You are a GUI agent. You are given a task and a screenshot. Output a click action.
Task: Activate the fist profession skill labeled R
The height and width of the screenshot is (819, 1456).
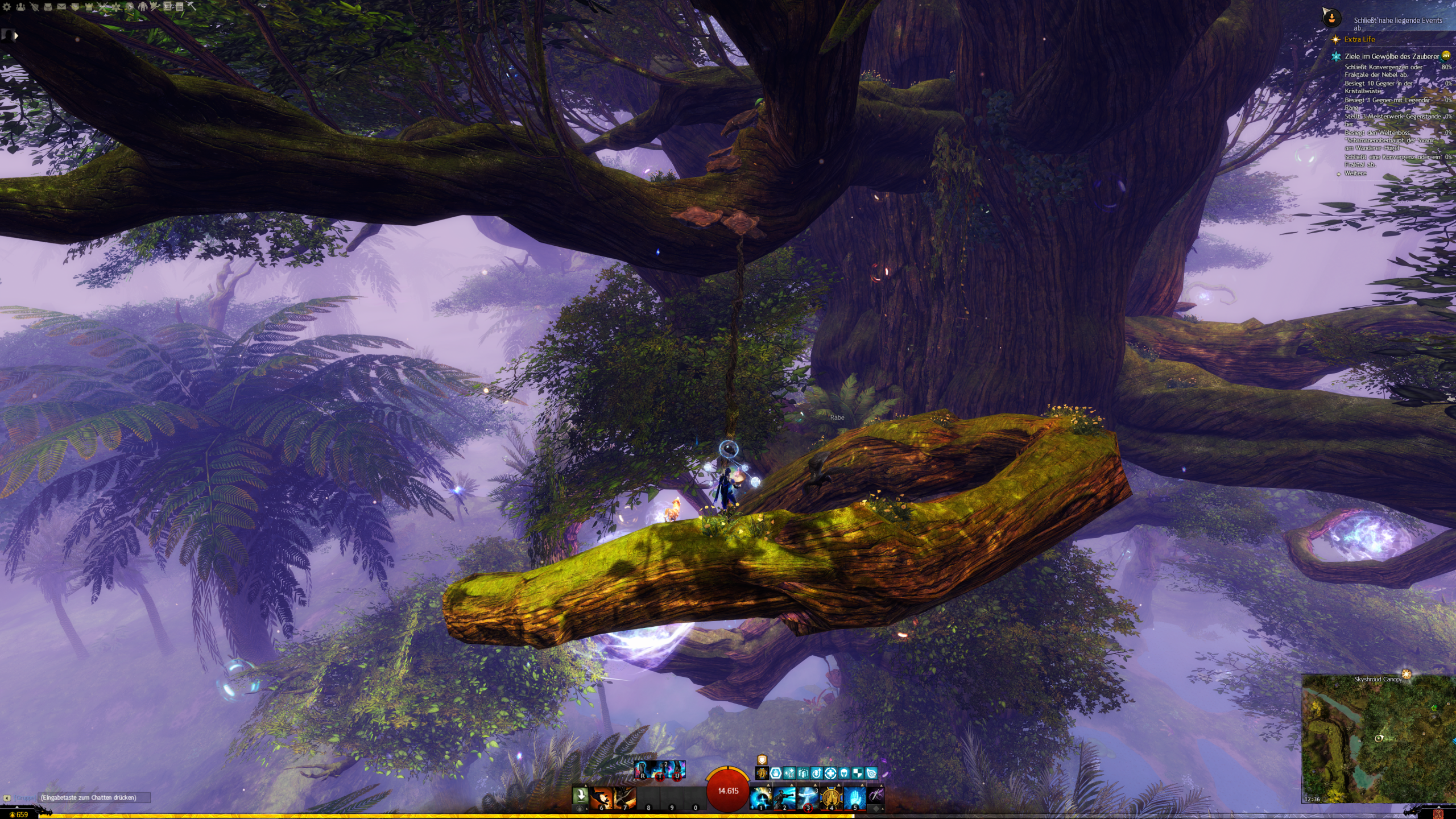[643, 770]
